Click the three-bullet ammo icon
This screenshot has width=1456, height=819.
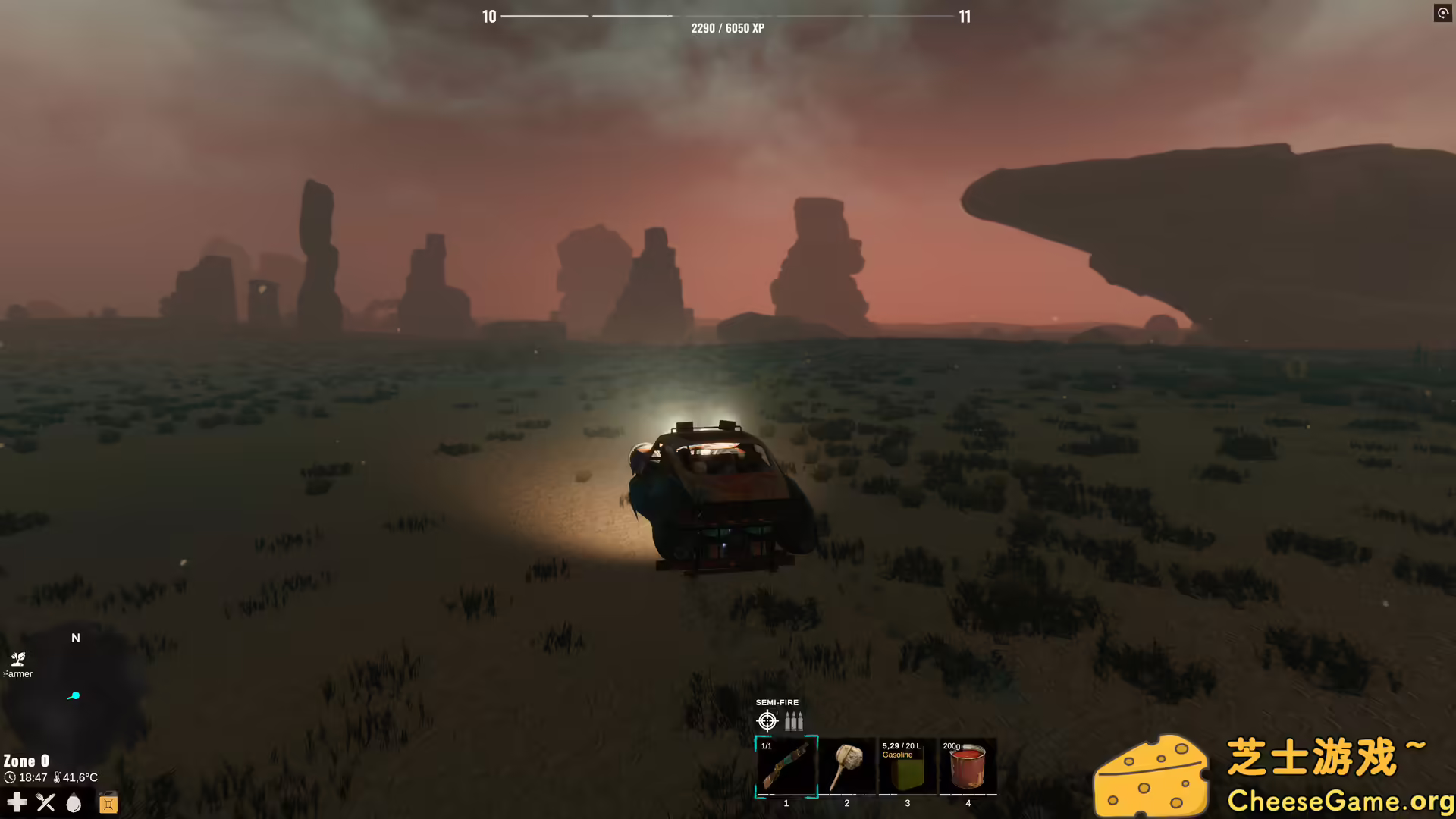pyautogui.click(x=793, y=720)
